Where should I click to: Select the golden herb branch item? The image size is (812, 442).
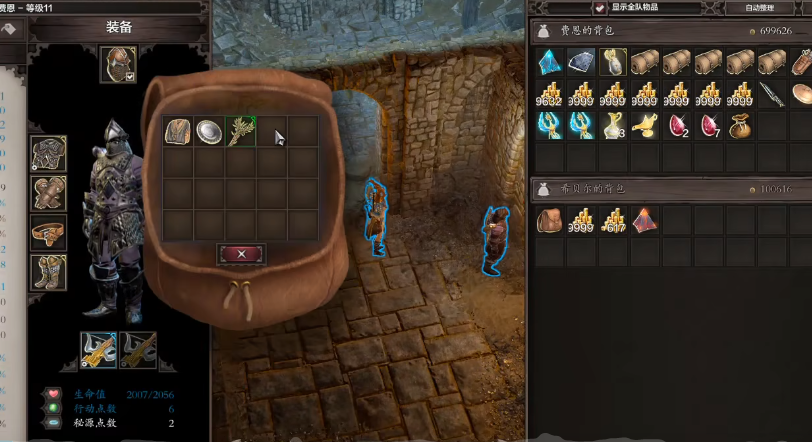click(240, 132)
